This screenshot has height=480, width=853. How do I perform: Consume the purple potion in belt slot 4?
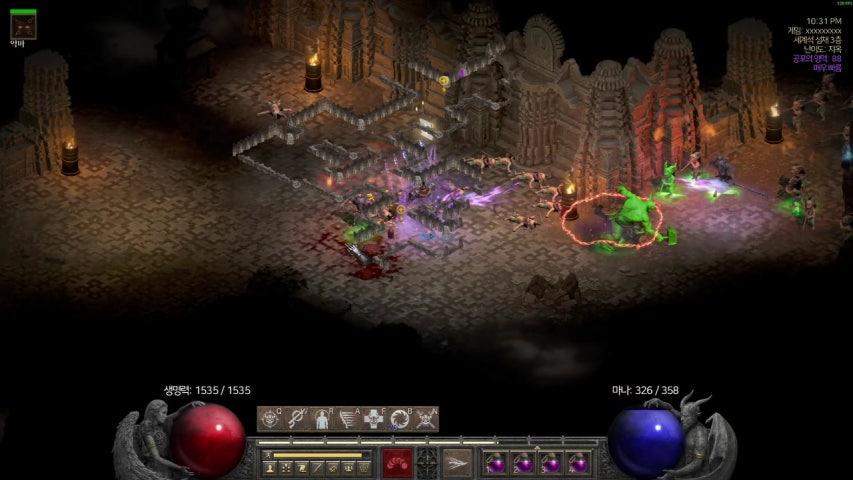(x=575, y=464)
